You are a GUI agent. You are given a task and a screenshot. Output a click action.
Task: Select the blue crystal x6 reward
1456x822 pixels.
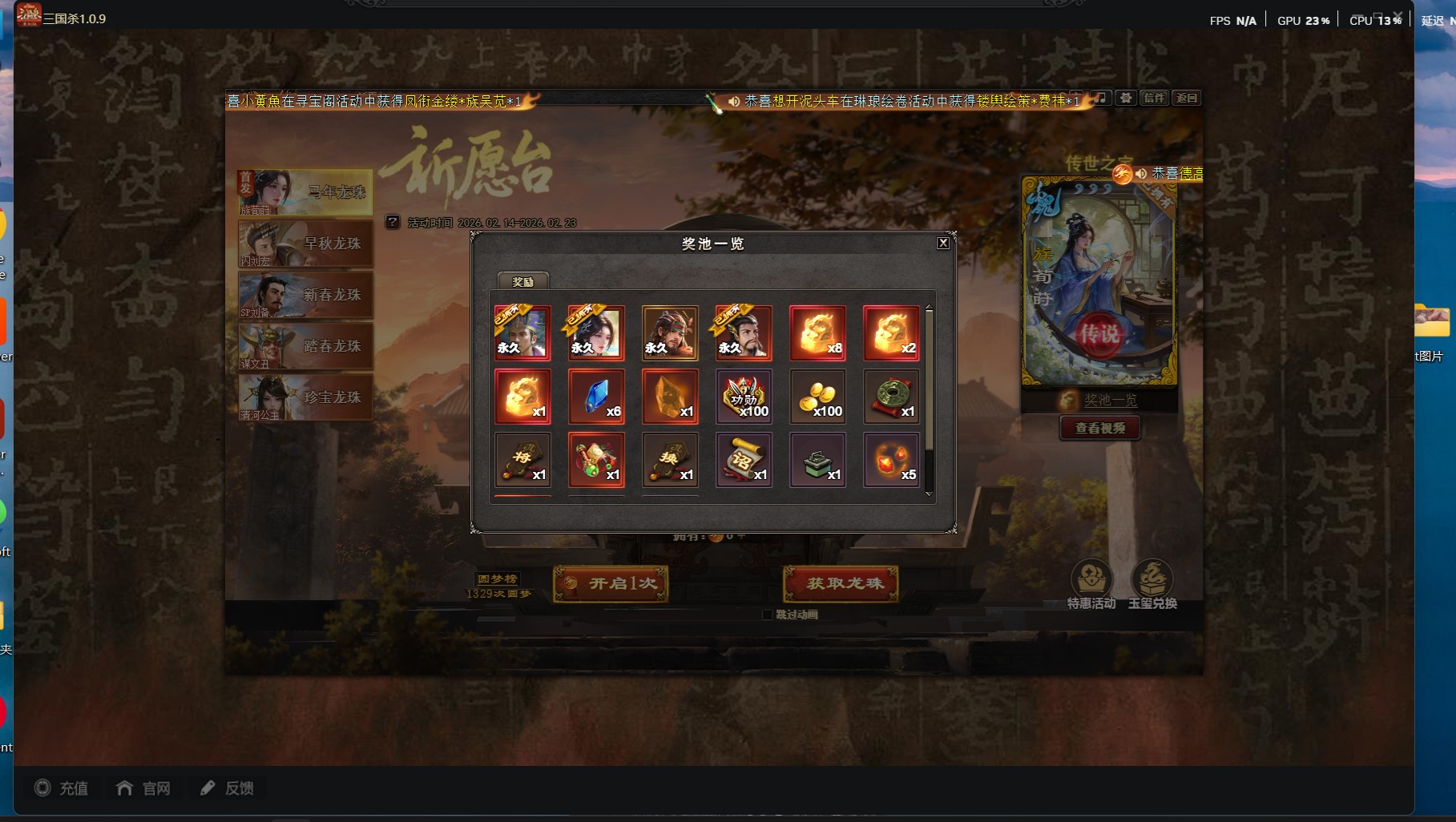(x=596, y=397)
